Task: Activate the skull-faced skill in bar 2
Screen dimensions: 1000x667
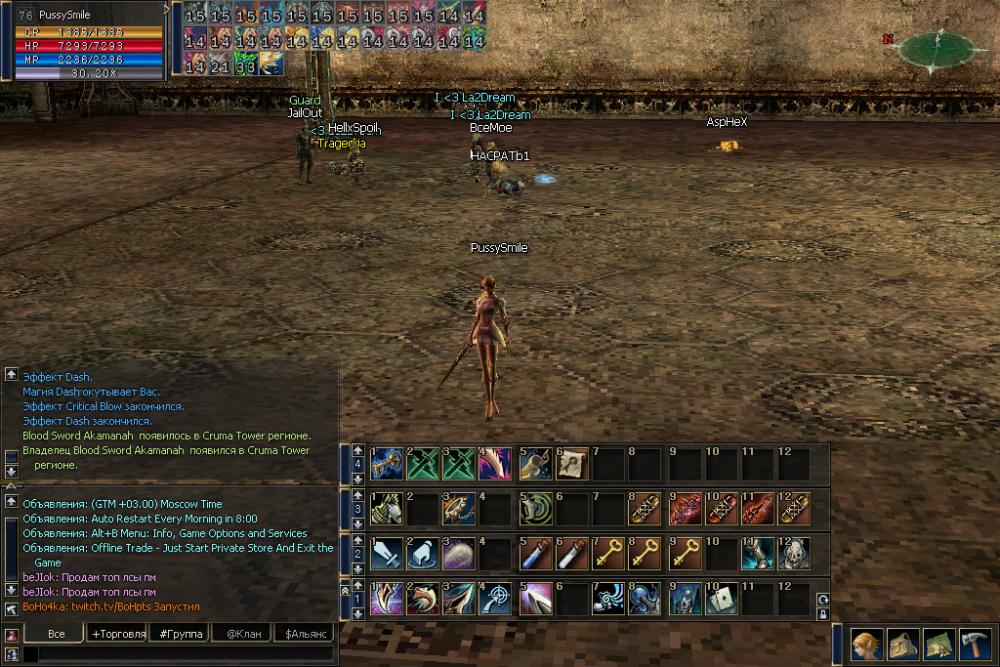Action: pos(794,553)
